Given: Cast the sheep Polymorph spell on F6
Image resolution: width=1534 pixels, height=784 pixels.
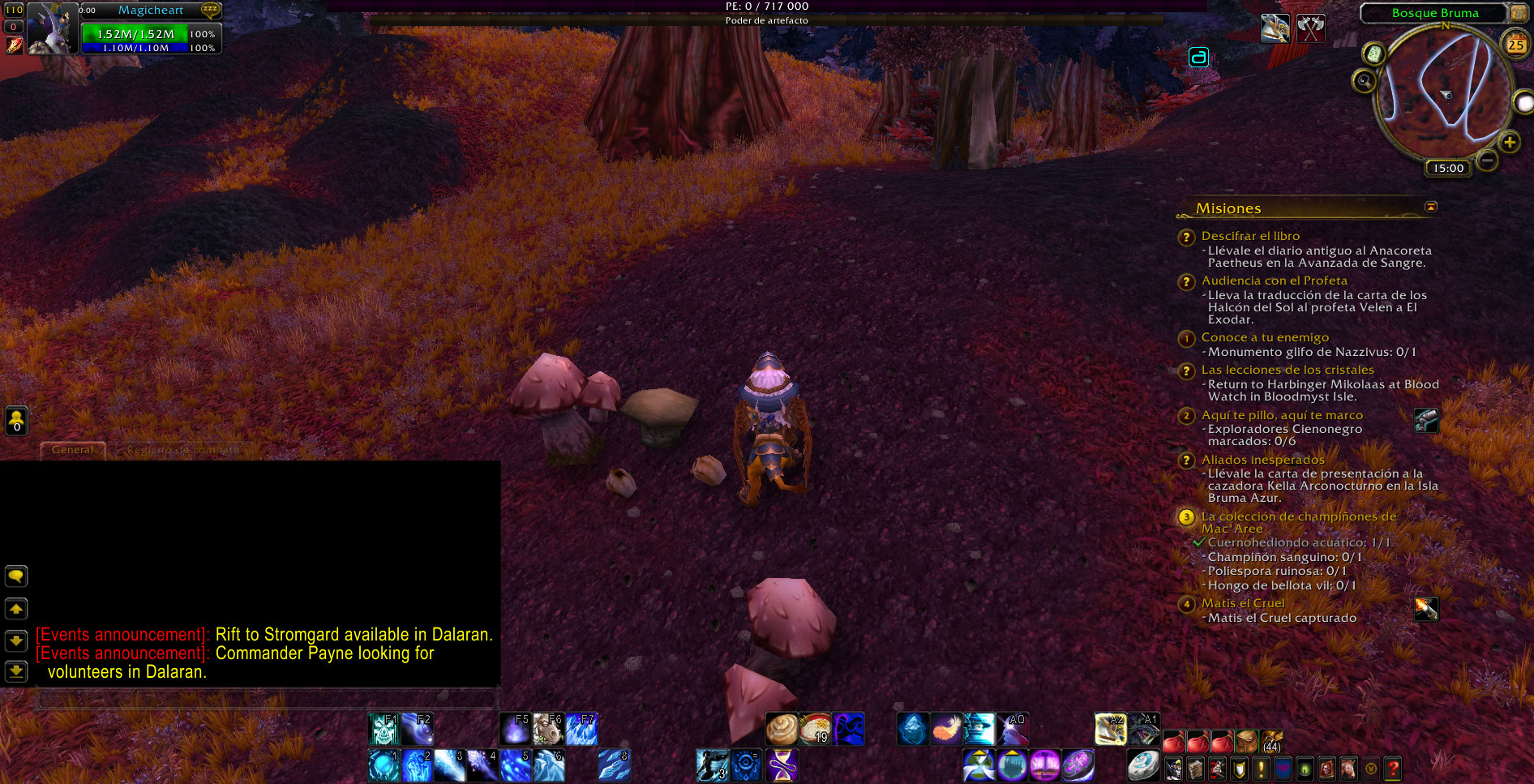Looking at the screenshot, I should coord(548,730).
